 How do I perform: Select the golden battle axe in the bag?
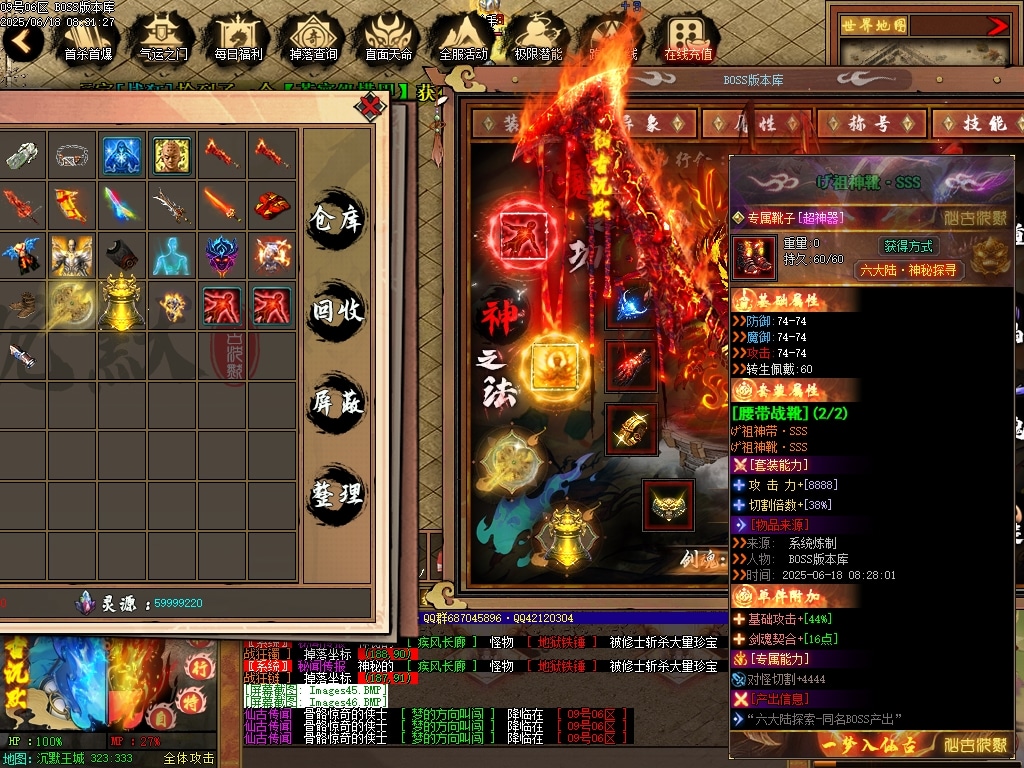pos(72,303)
